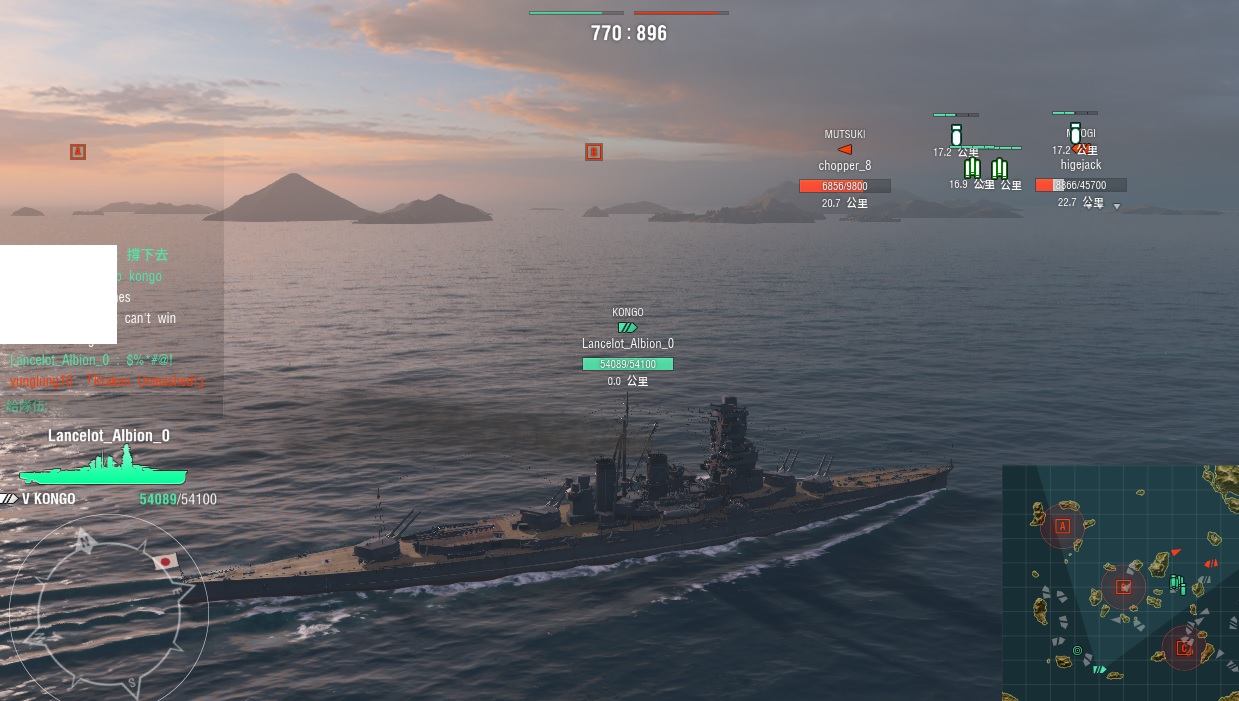Click the Kraken Unleashed chat message
The height and width of the screenshot is (701, 1239).
(x=106, y=381)
